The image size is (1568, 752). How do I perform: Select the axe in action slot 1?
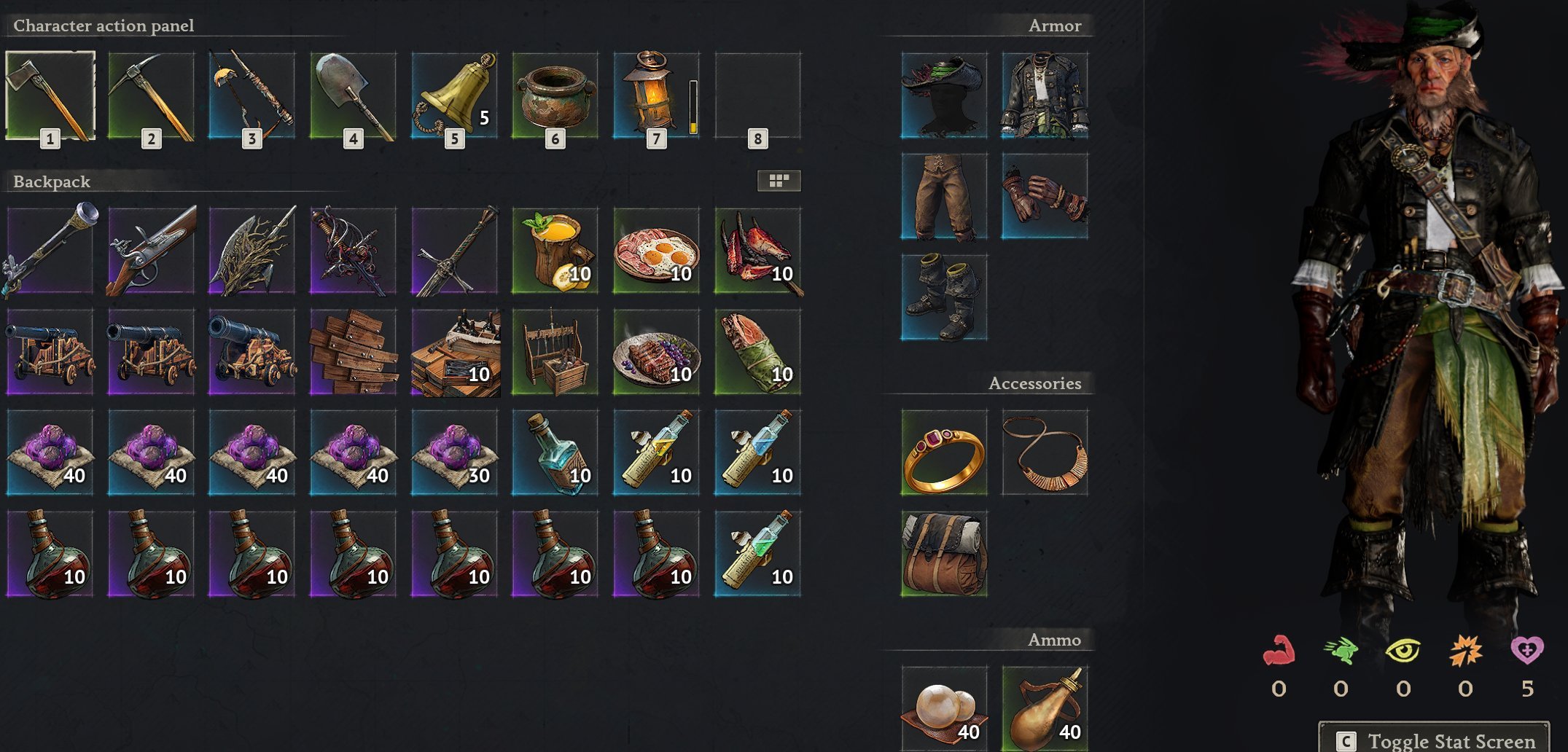pyautogui.click(x=50, y=95)
